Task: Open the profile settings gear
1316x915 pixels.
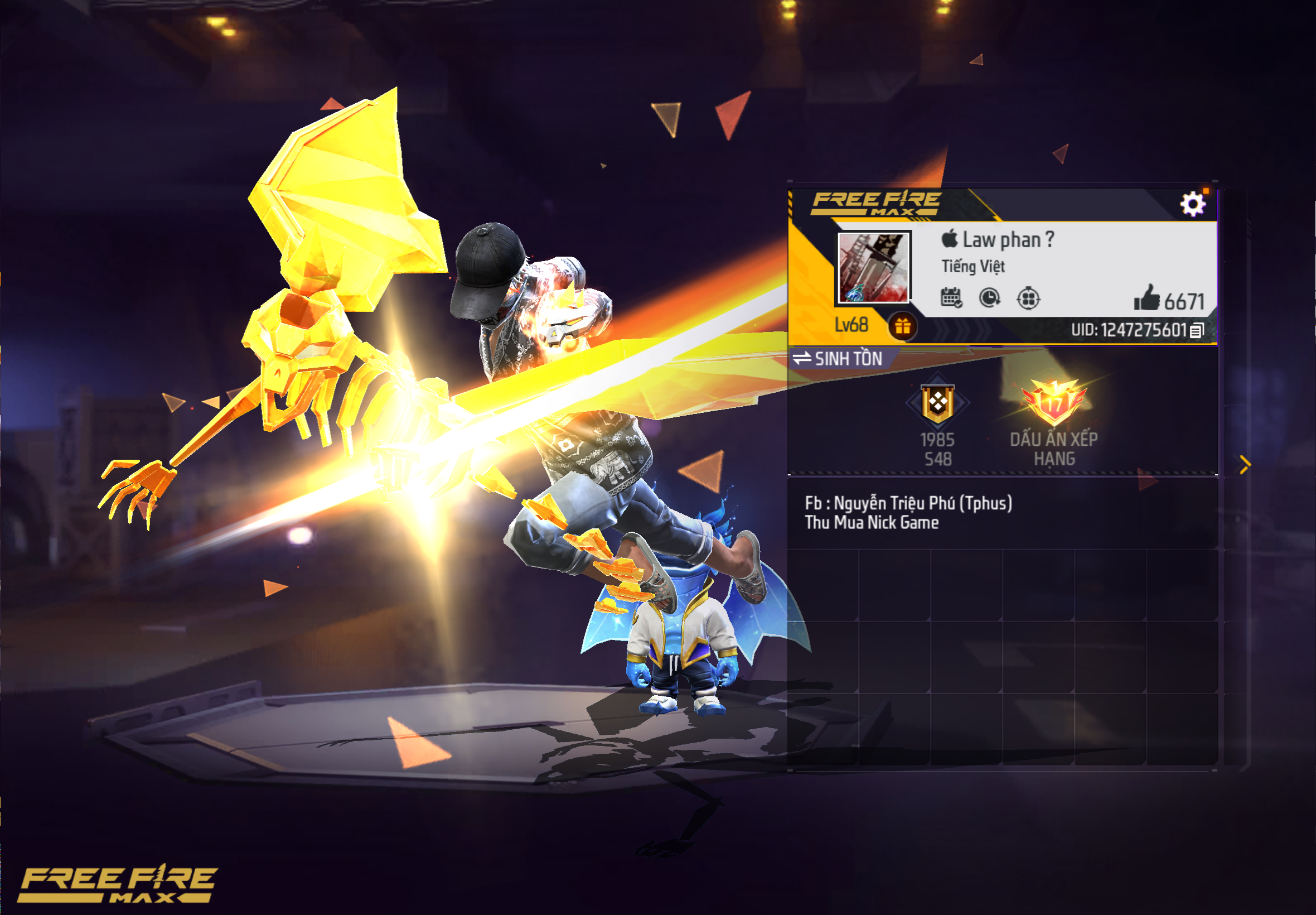Action: click(1192, 204)
